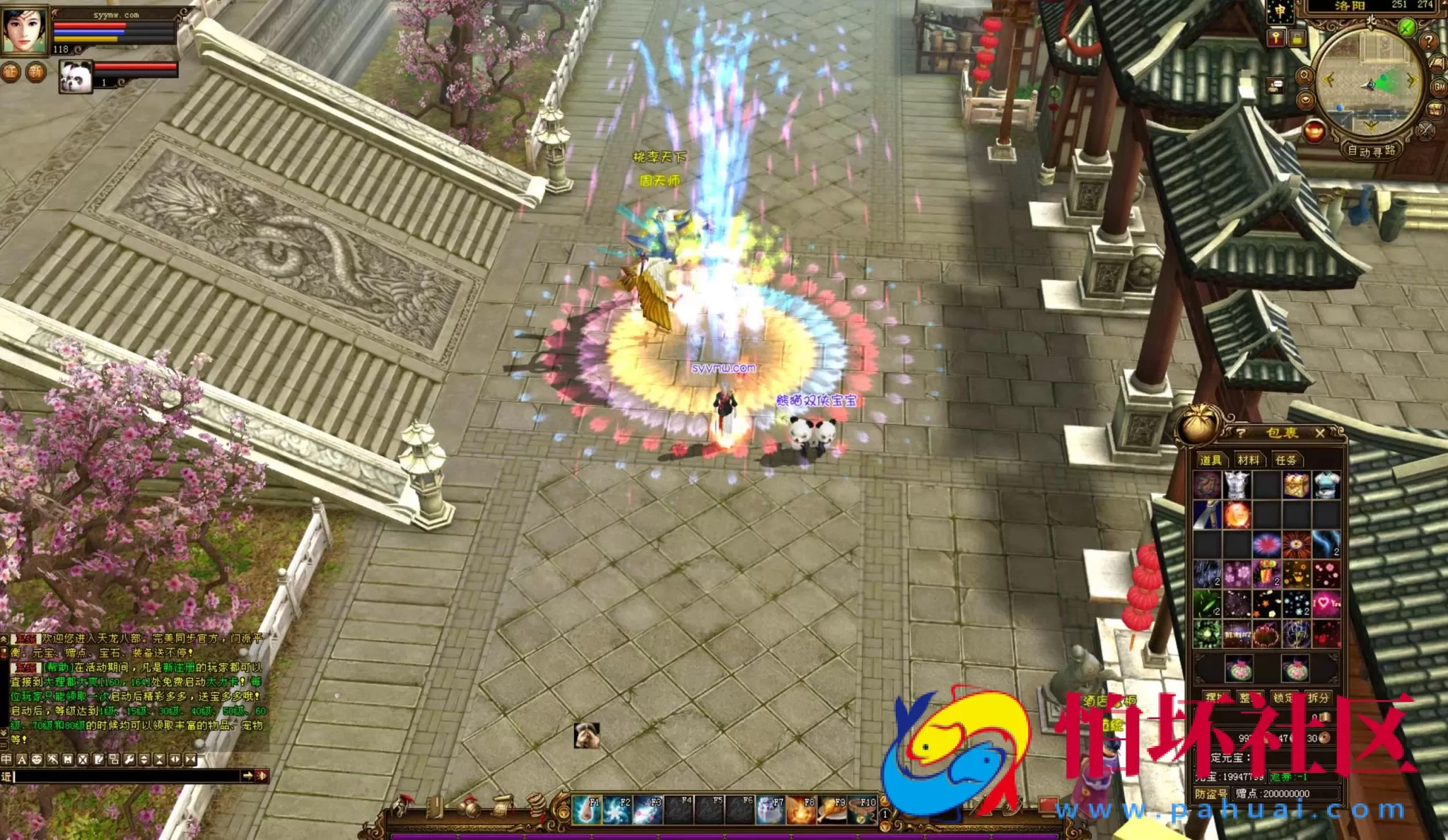
Task: Open the 任务 tab in the bag panel
Action: (1288, 460)
